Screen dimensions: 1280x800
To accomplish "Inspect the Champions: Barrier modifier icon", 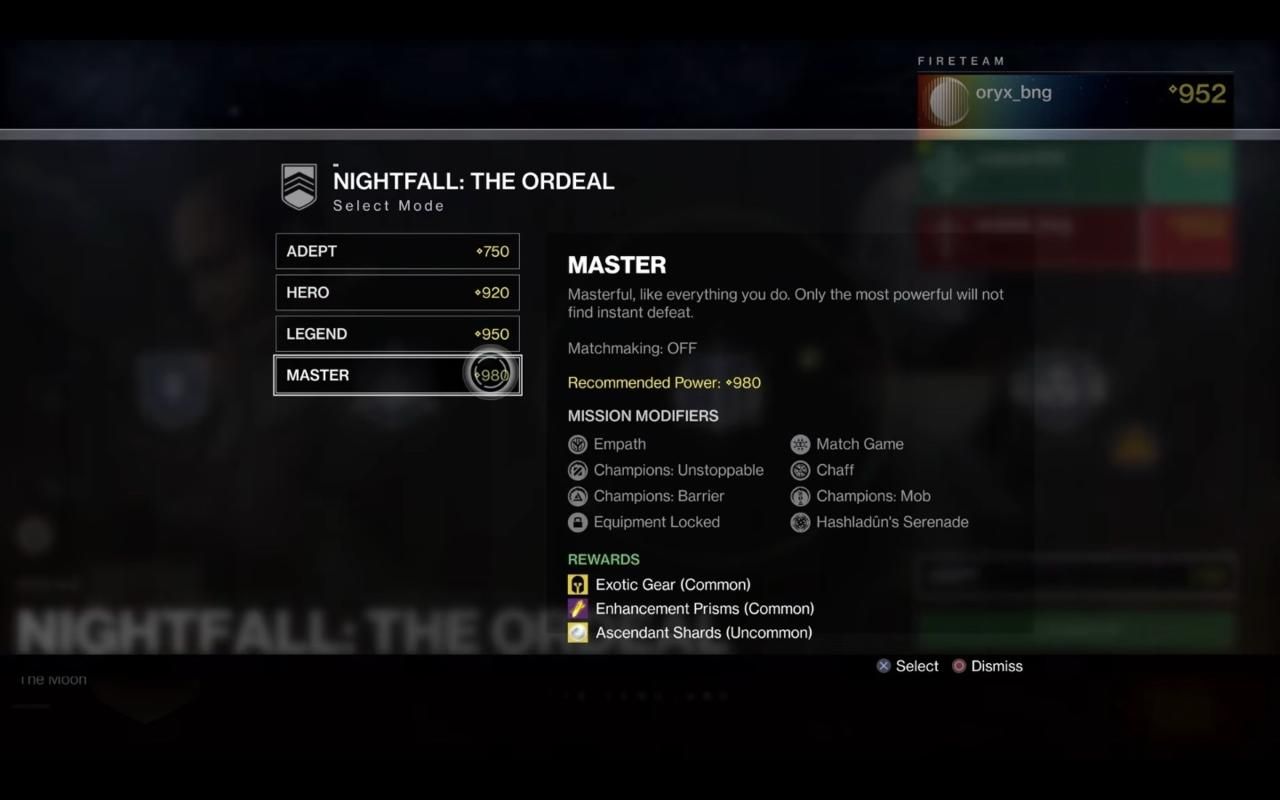I will 578,496.
